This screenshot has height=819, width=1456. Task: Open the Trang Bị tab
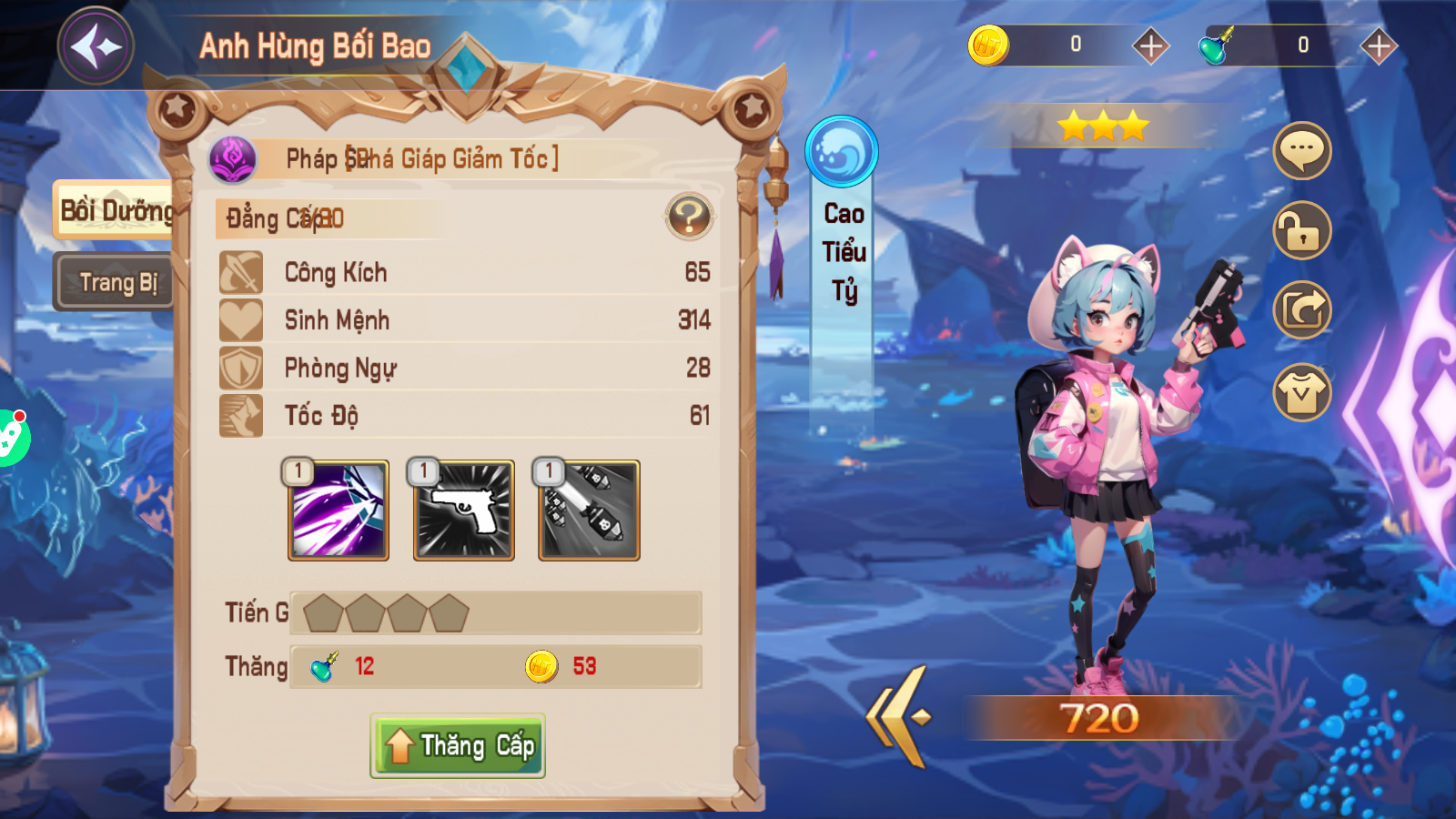coord(116,282)
